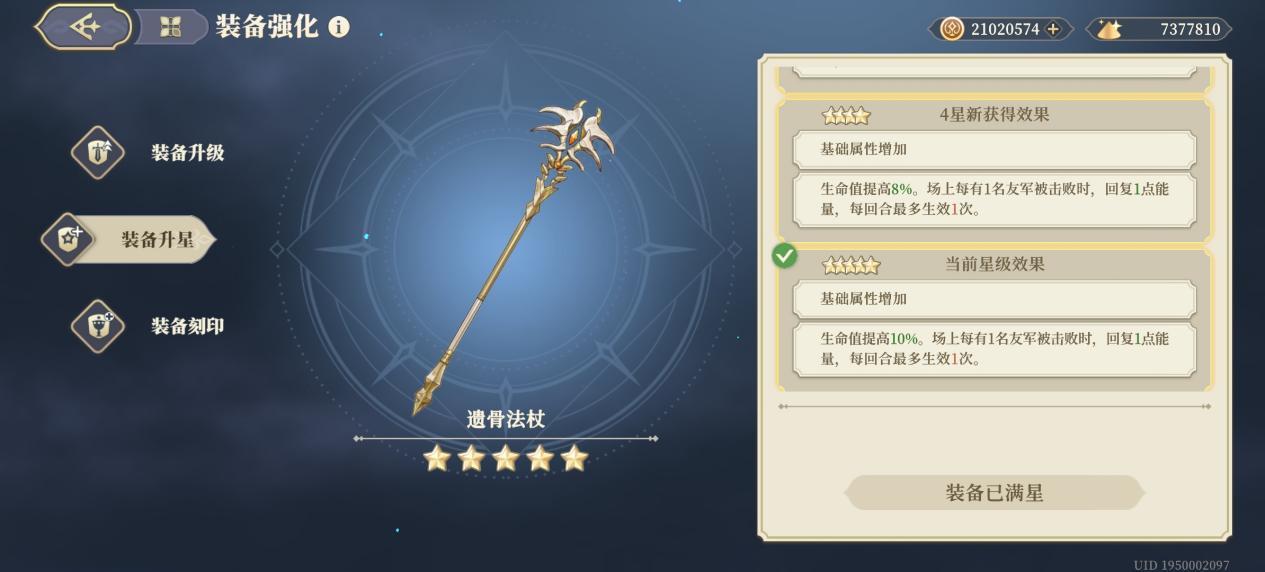The width and height of the screenshot is (1265, 572).
Task: Click the 装备已满星 button
Action: pos(994,493)
